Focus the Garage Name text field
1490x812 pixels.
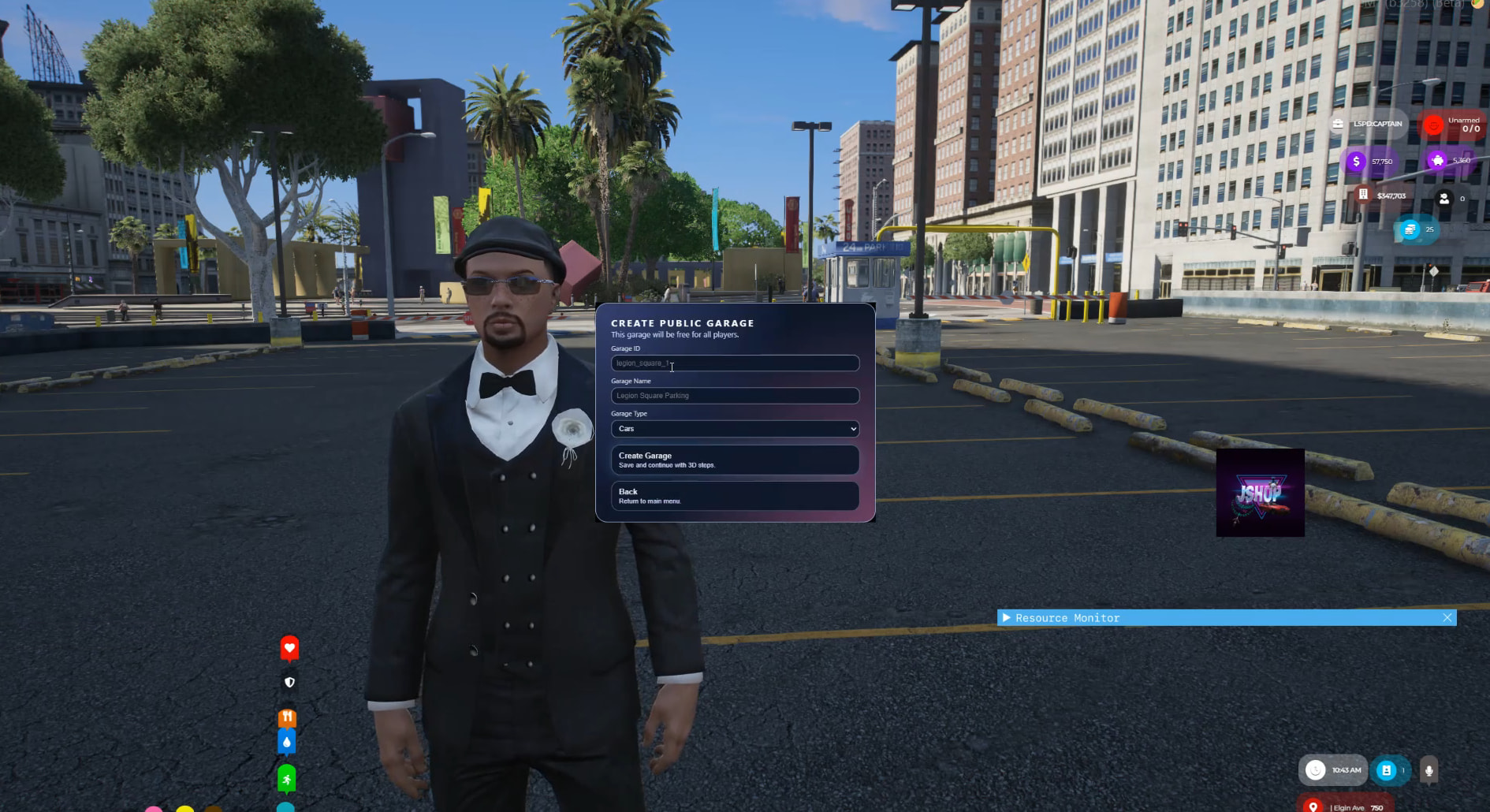click(x=734, y=396)
